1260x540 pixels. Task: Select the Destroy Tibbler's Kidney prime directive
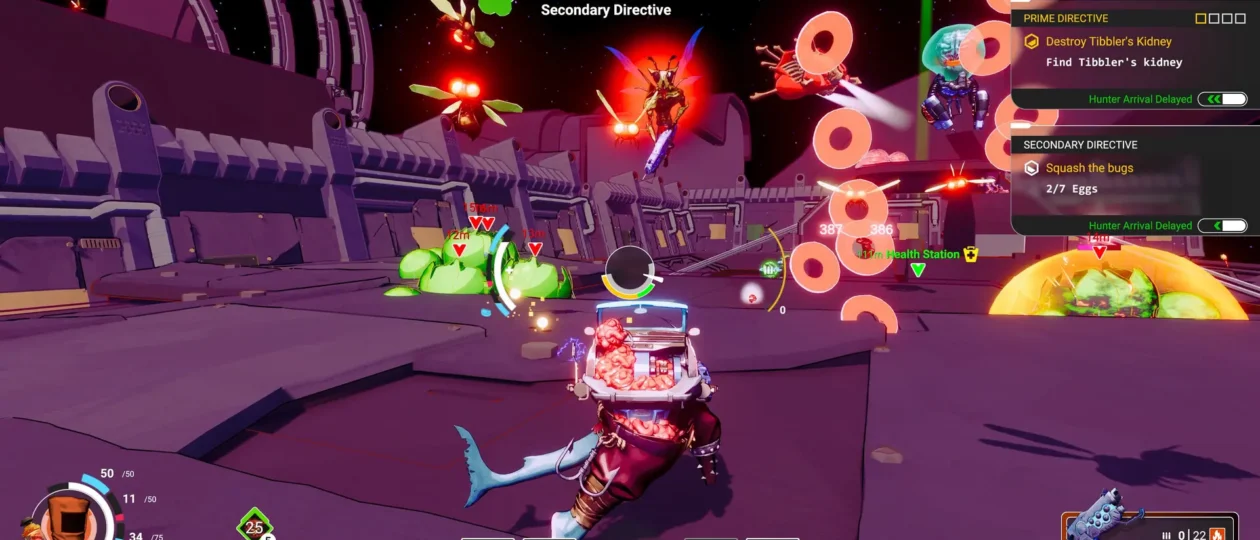1108,42
